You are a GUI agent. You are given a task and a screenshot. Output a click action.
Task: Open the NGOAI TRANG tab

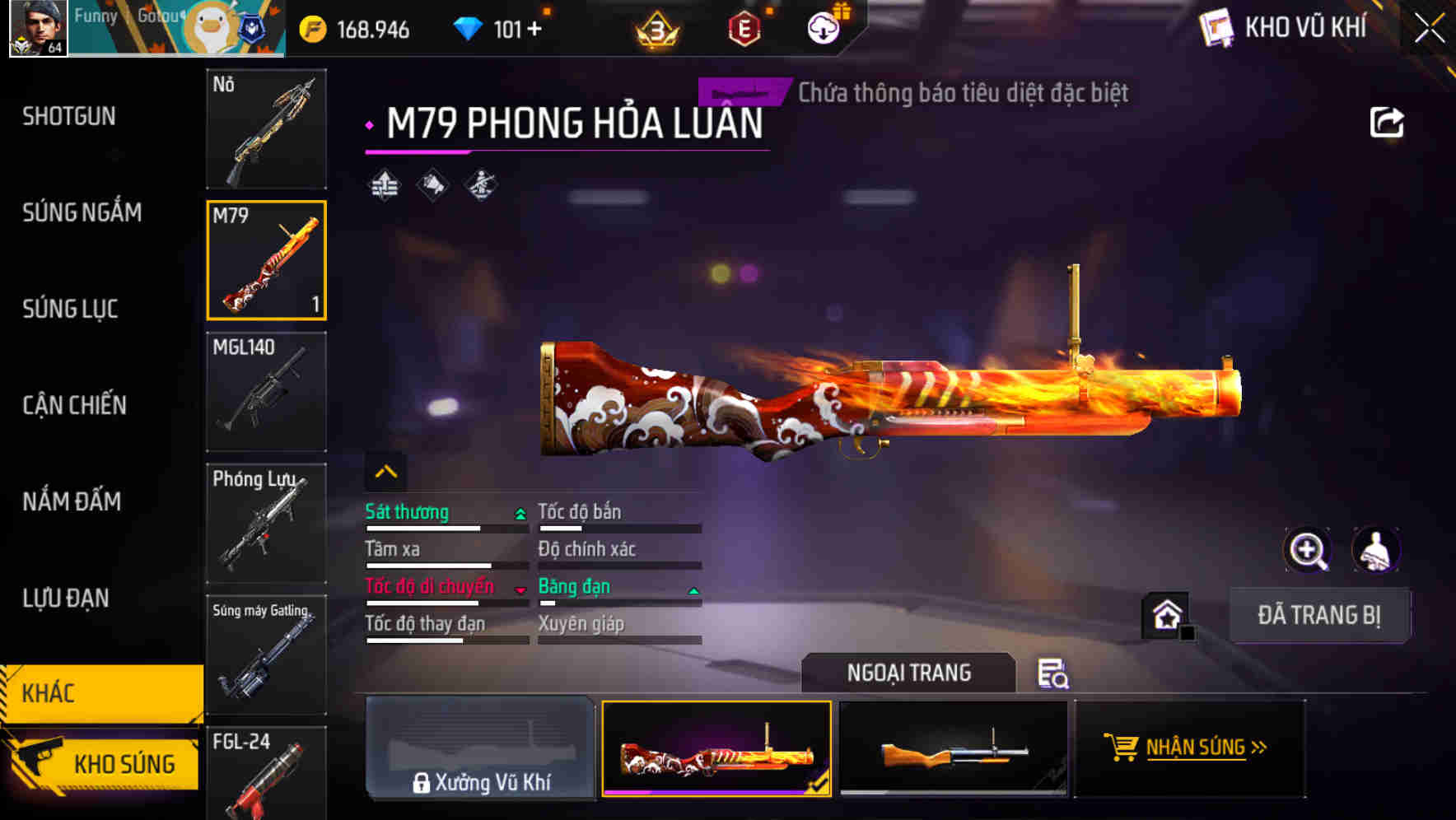909,673
